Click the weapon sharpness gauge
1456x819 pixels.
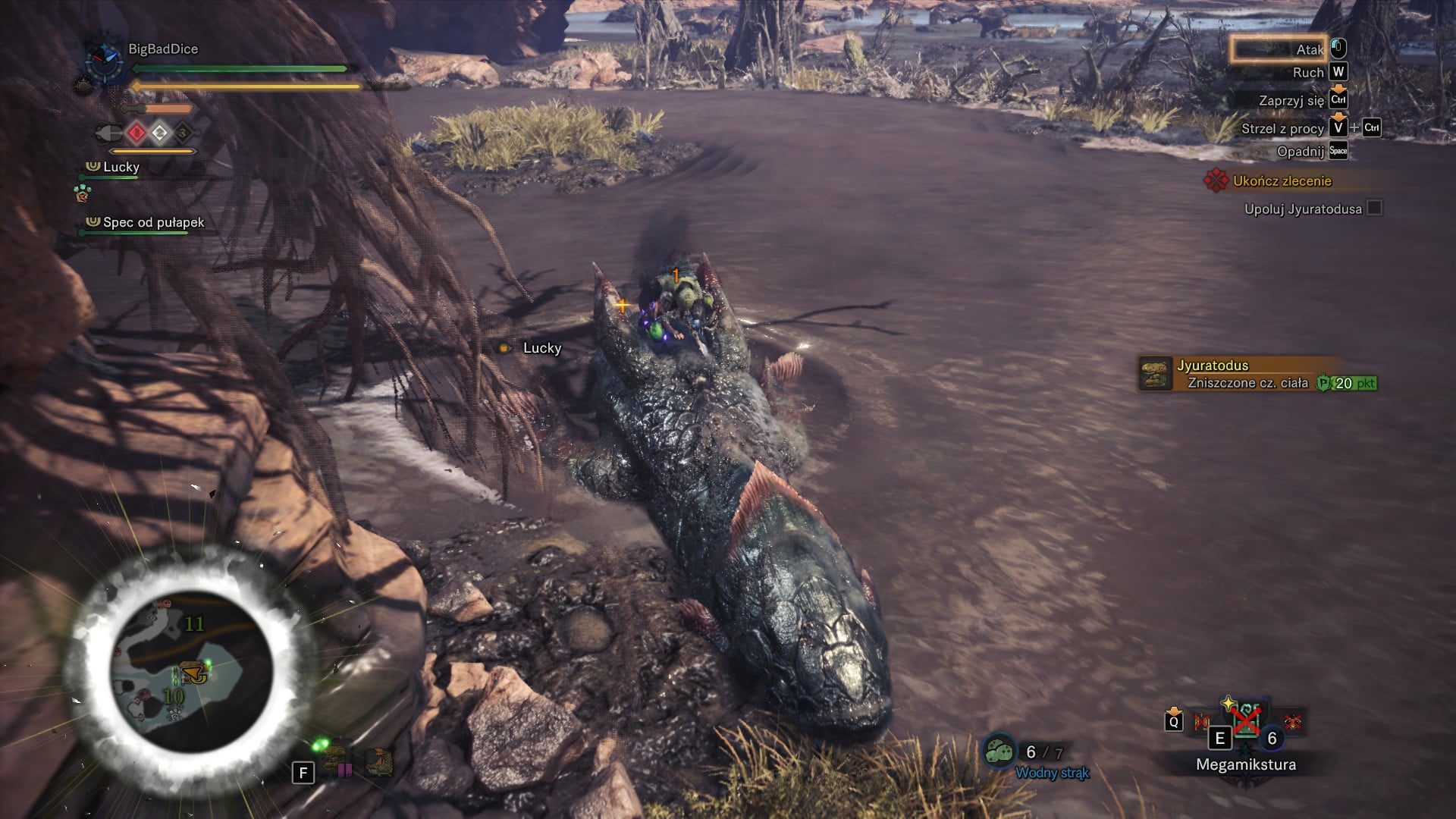pyautogui.click(x=168, y=109)
